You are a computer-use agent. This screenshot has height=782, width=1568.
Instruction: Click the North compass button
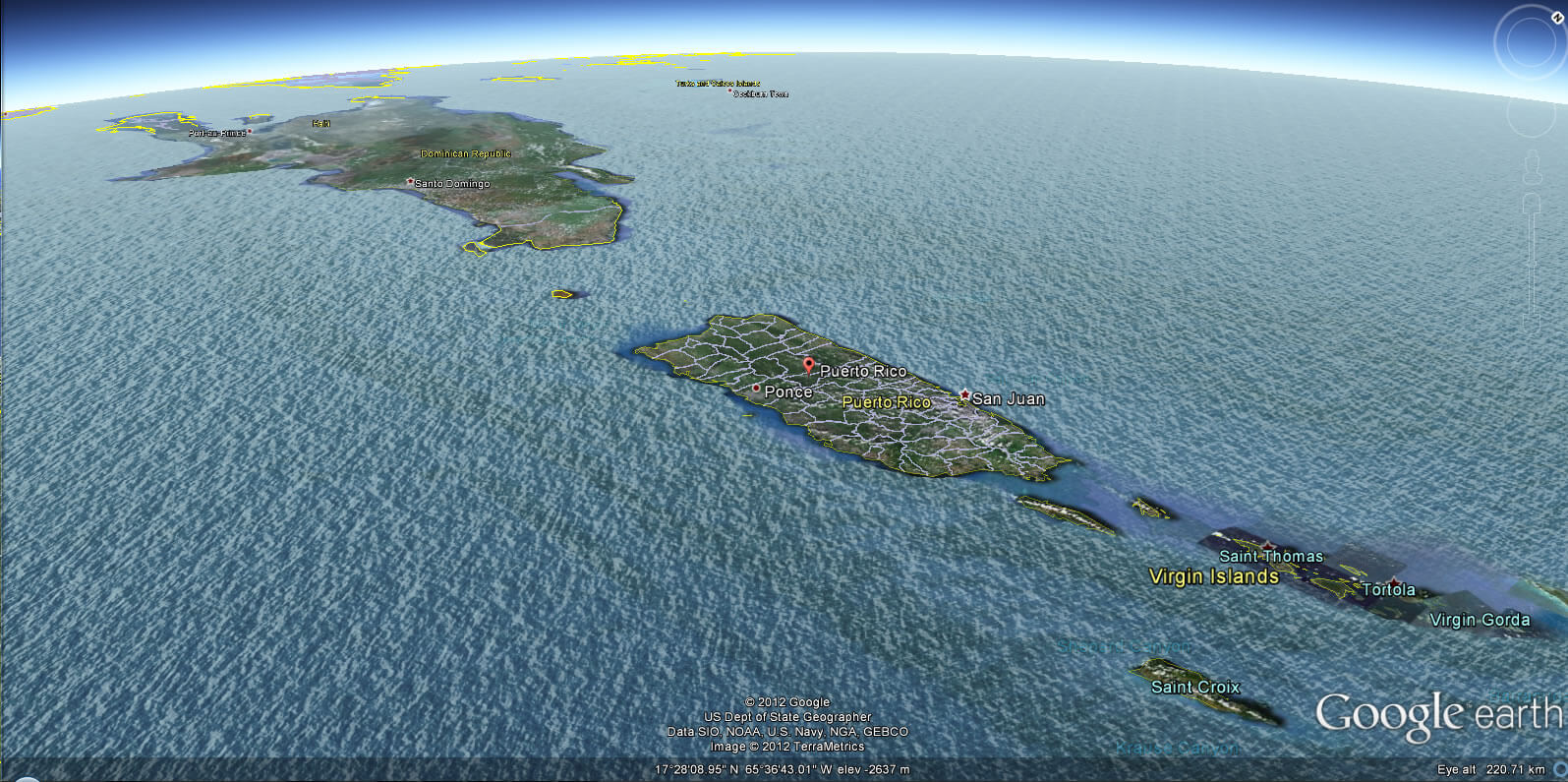(x=1558, y=17)
